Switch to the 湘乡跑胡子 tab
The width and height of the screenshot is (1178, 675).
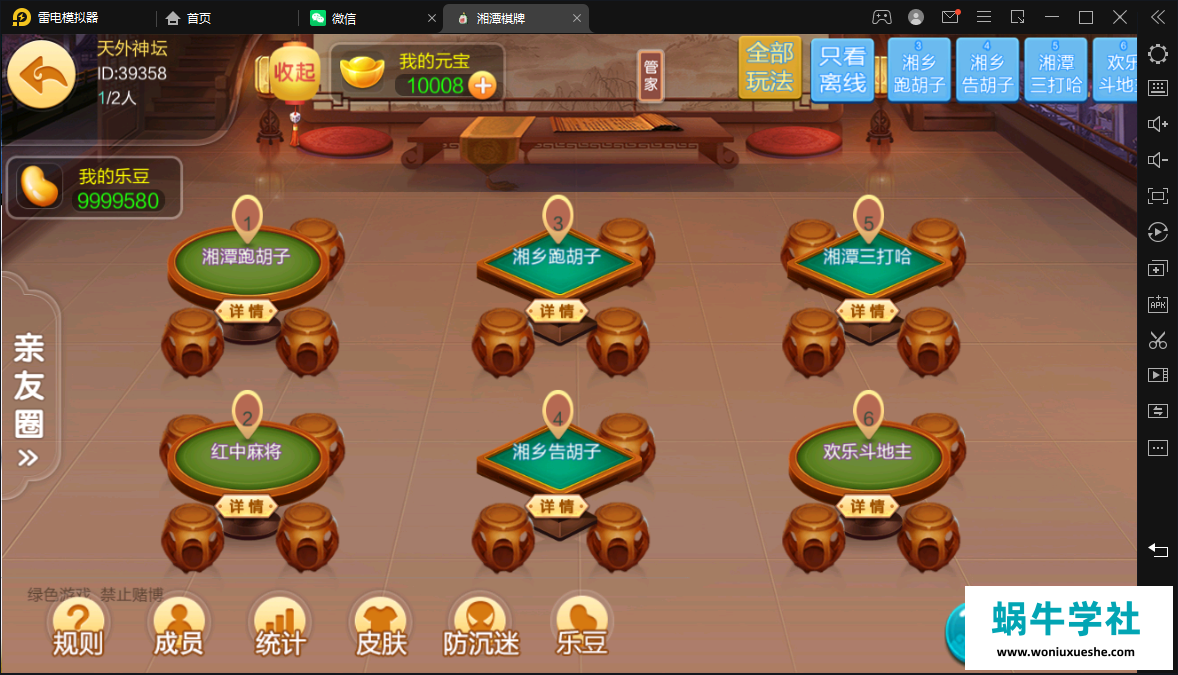[918, 70]
